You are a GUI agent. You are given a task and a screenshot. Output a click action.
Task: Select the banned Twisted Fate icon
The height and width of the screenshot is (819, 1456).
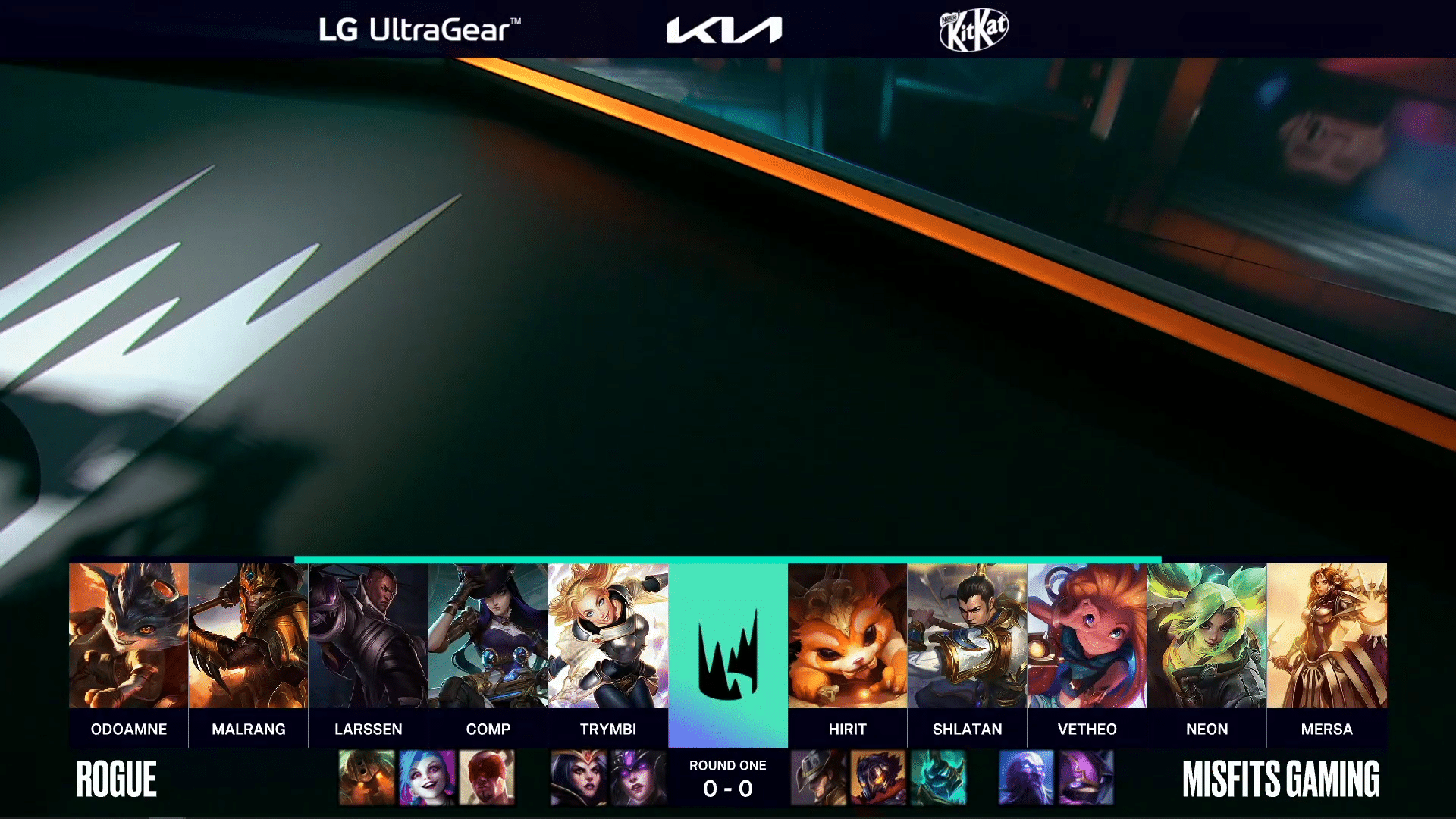818,777
